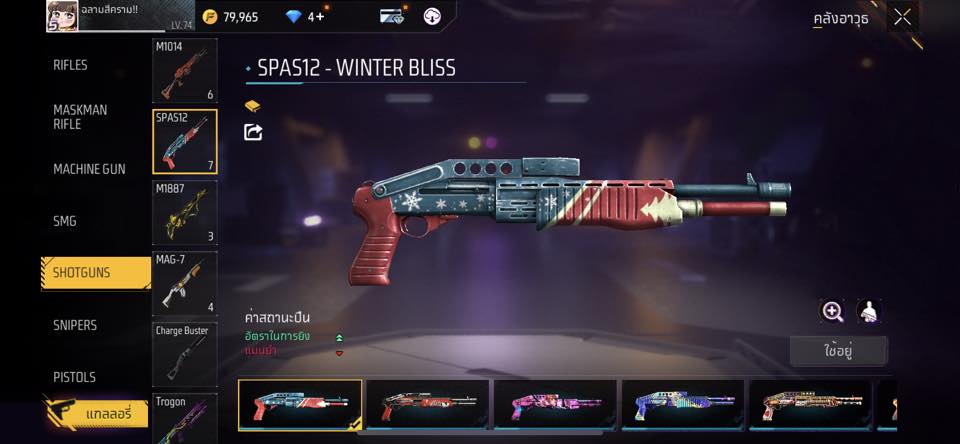
Task: Choose the blue and purple SPAS12 skin
Action: [683, 405]
